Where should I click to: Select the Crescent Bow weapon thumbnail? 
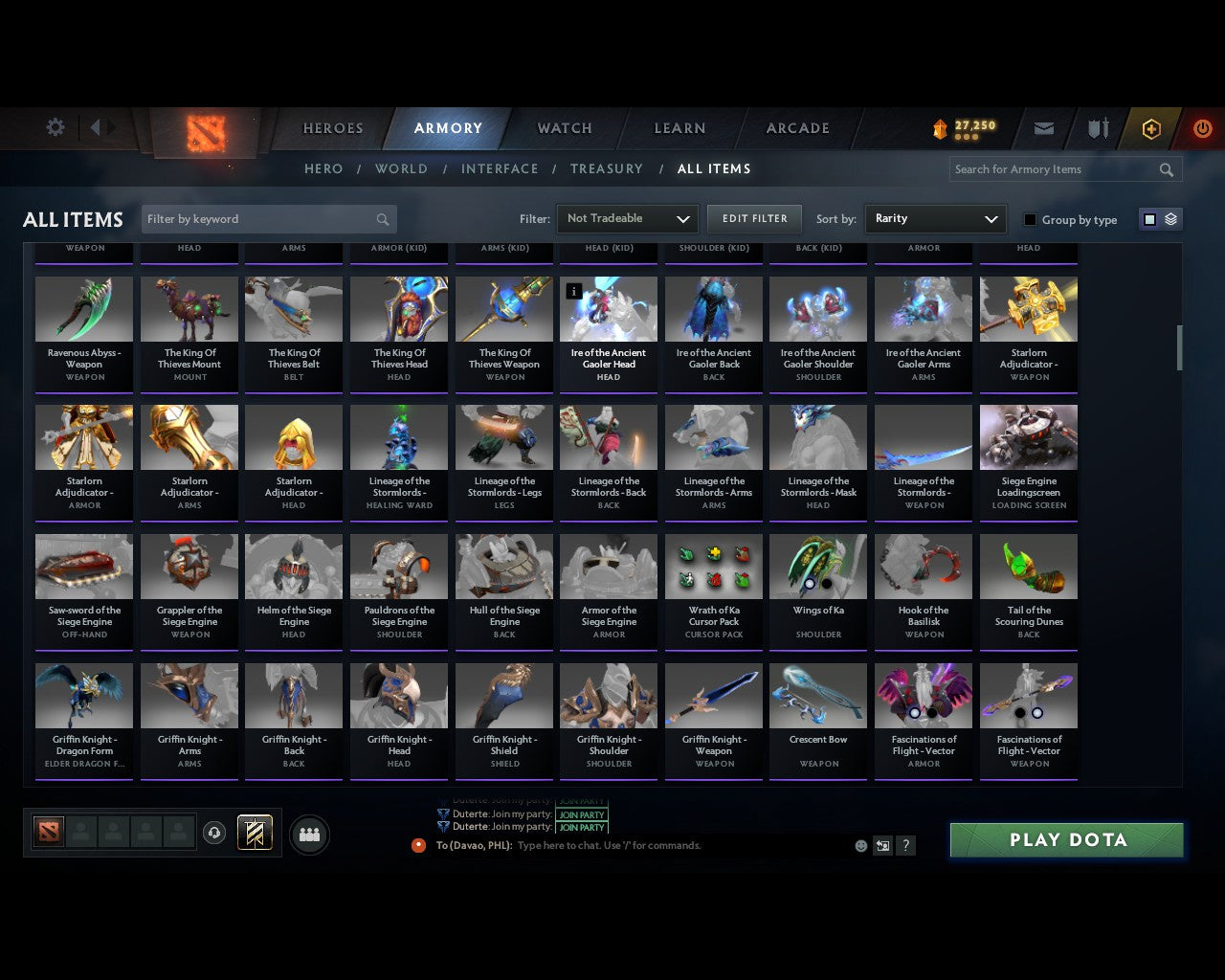pos(818,694)
